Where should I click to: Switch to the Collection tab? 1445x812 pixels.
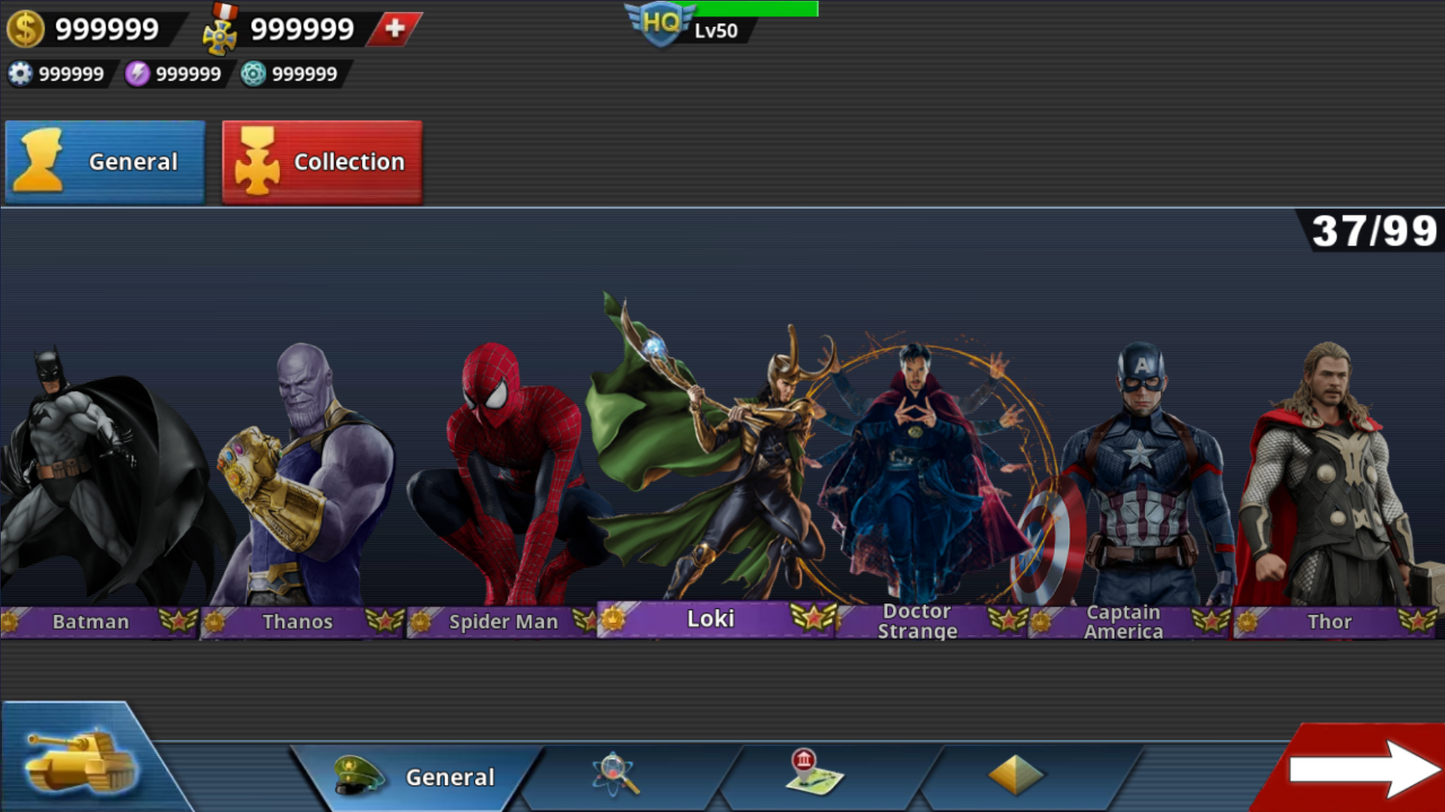tap(321, 161)
